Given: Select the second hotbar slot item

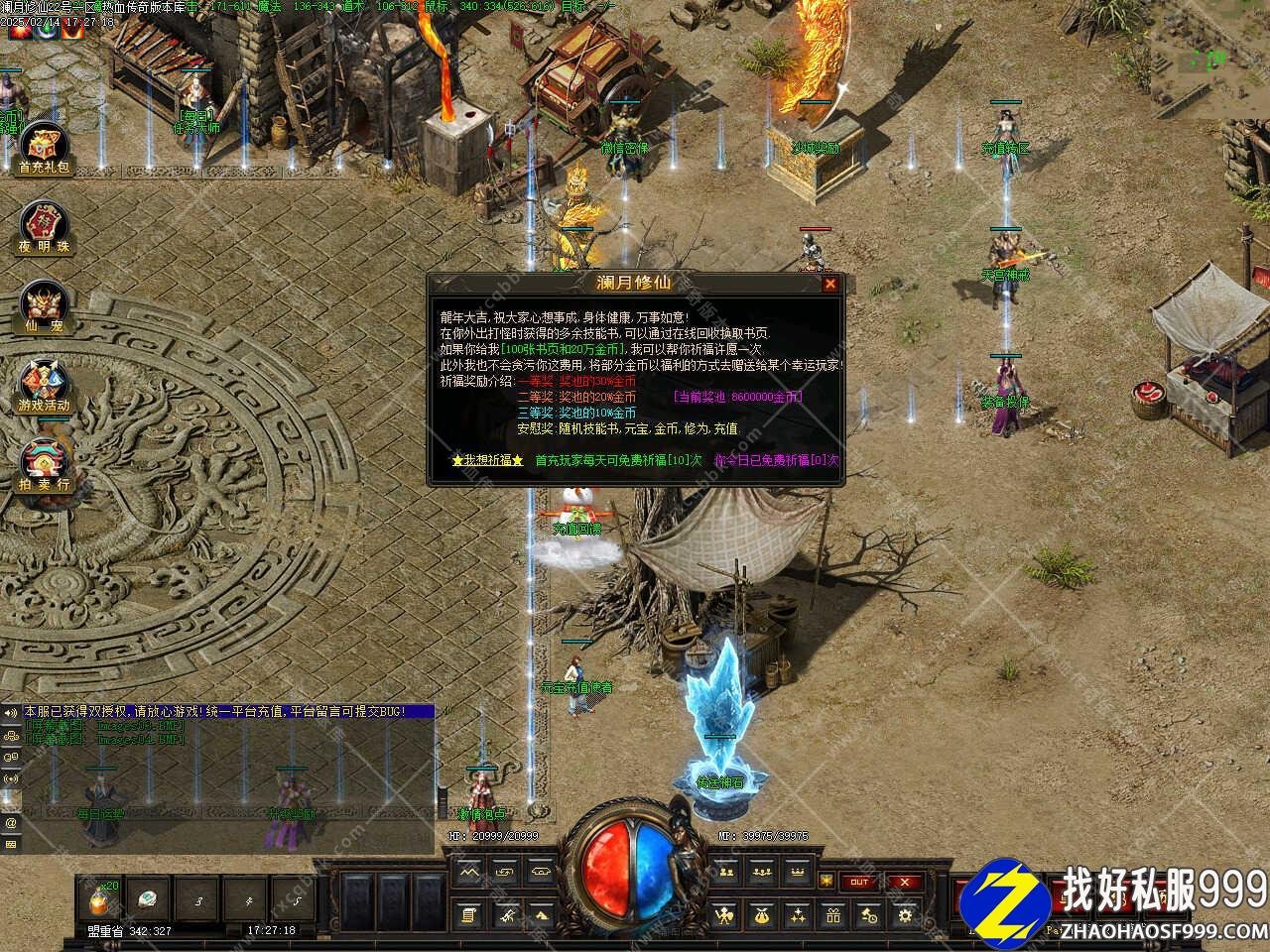Looking at the screenshot, I should (149, 899).
